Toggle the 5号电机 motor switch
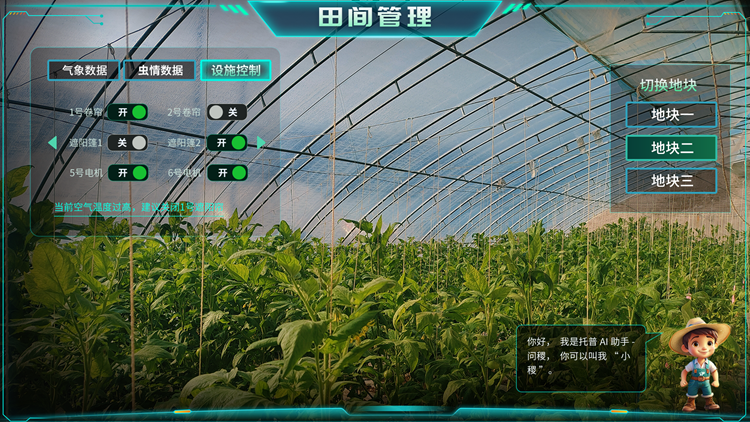Viewport: 750px width, 422px height. tap(128, 173)
